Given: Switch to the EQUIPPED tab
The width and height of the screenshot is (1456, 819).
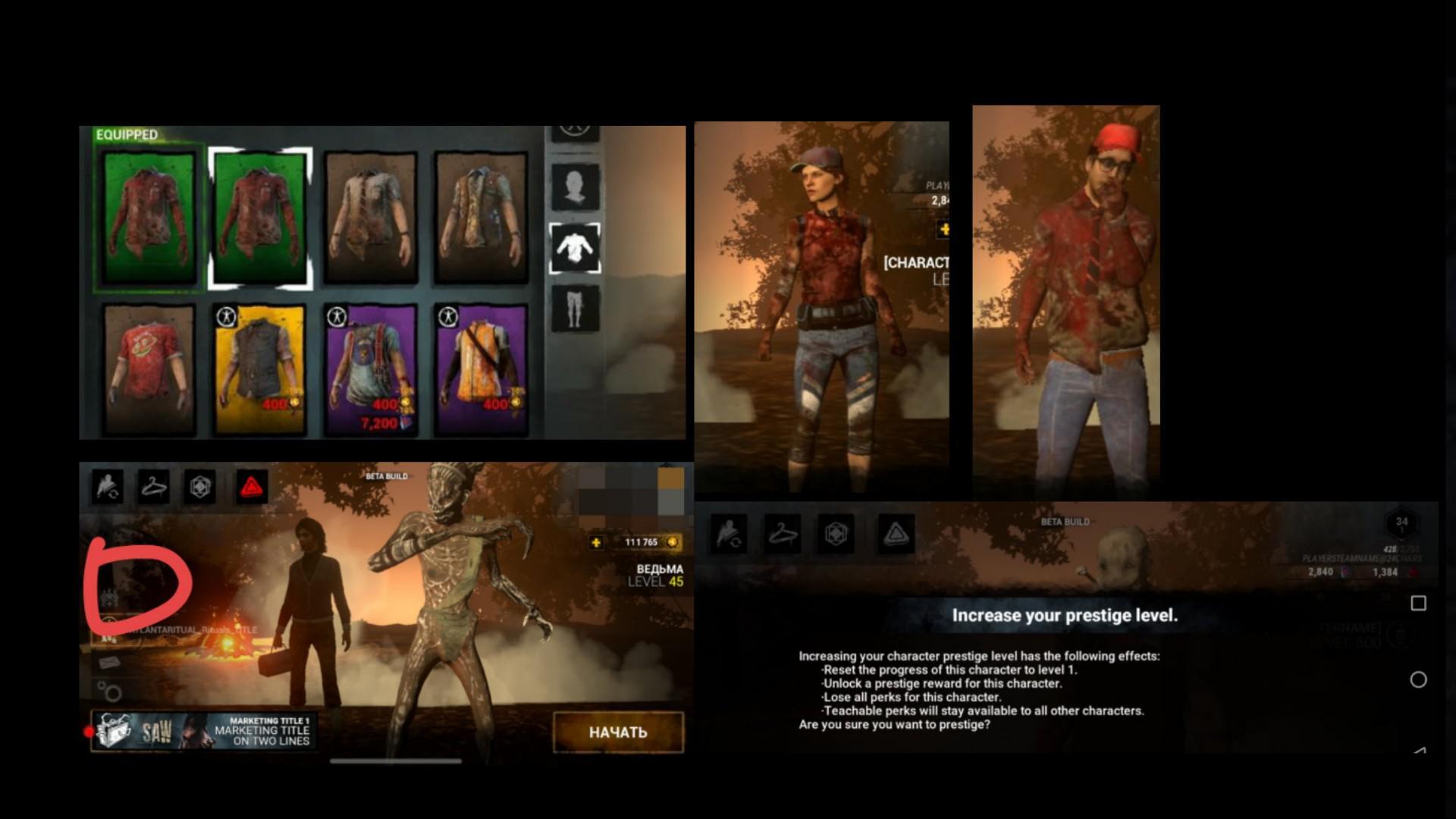Looking at the screenshot, I should pyautogui.click(x=127, y=134).
